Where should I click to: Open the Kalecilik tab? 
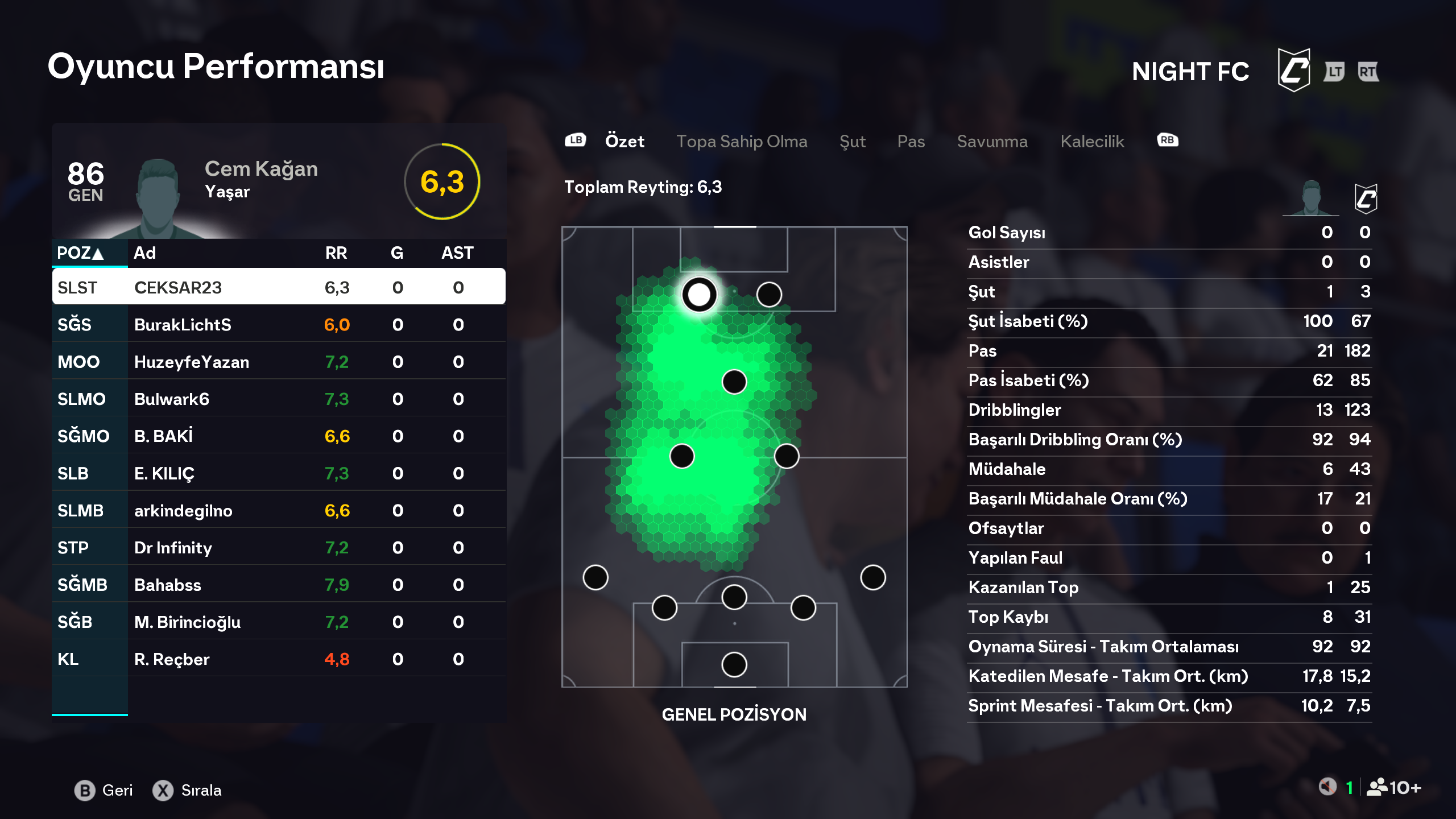click(1092, 141)
